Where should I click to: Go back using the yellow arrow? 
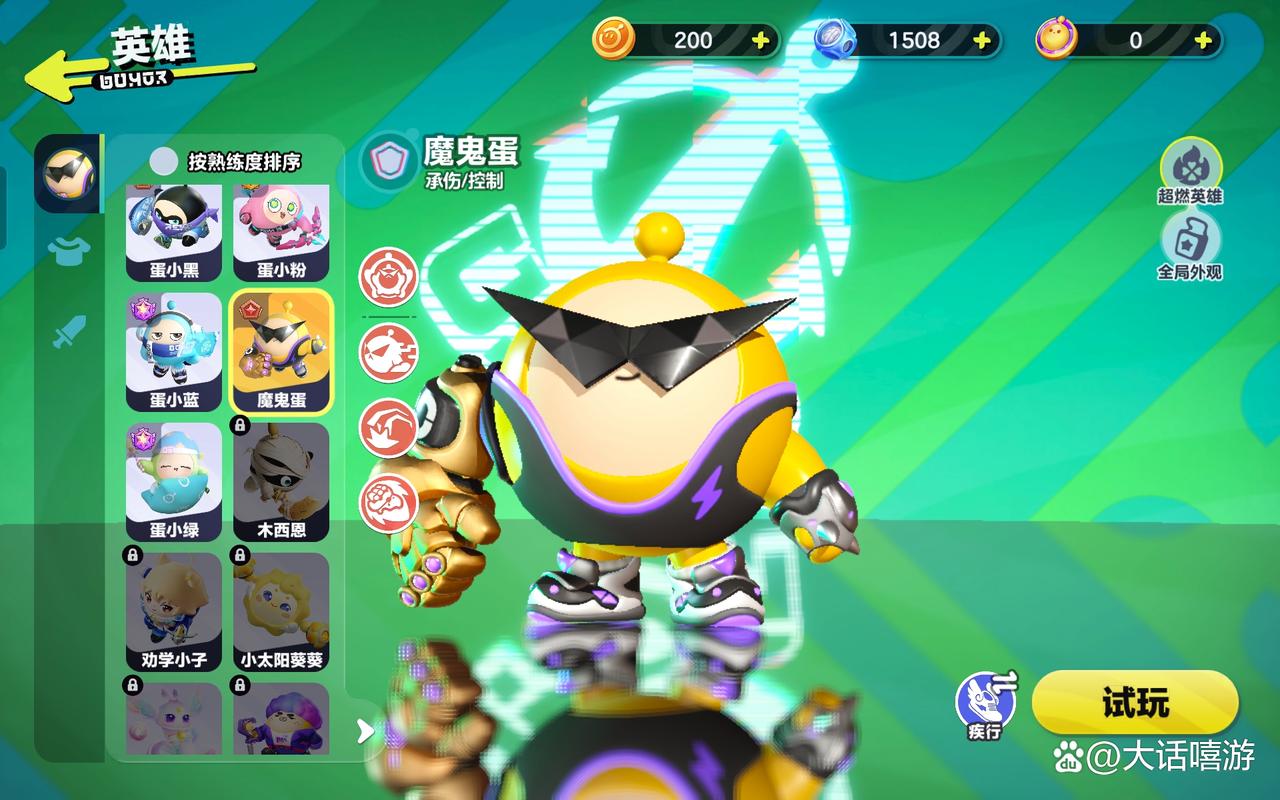point(60,75)
